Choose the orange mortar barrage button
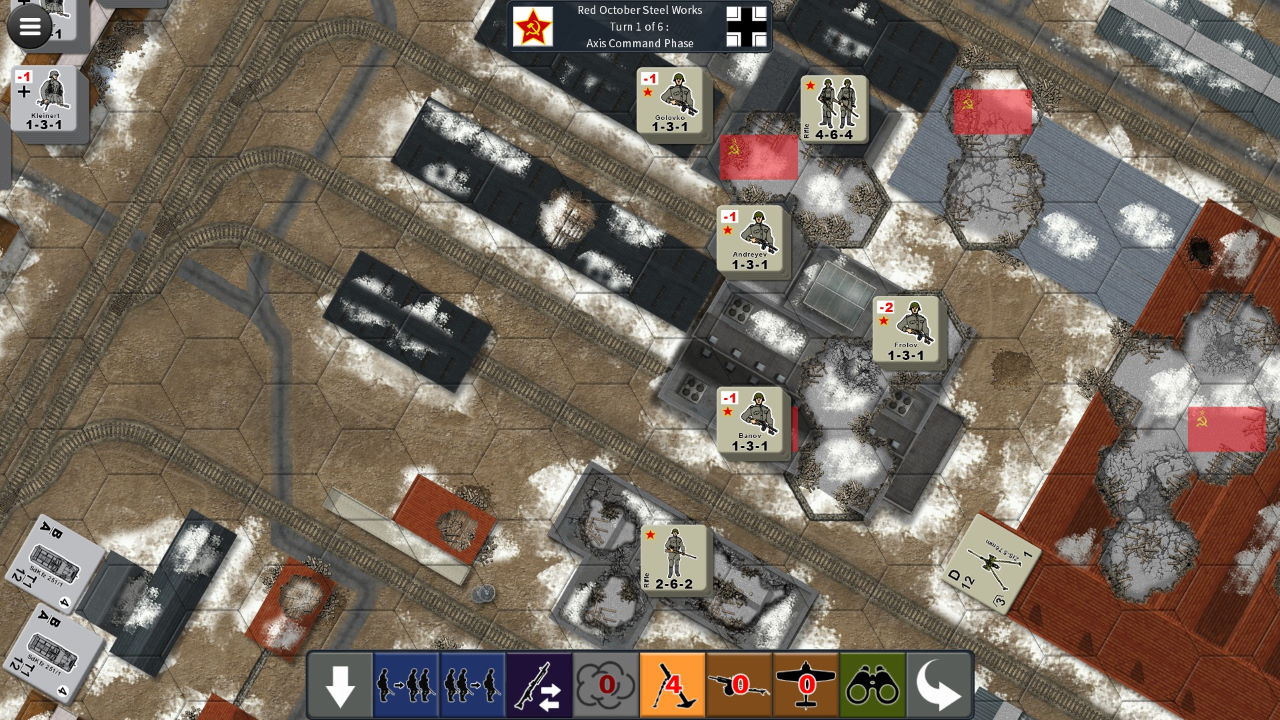 [672, 686]
